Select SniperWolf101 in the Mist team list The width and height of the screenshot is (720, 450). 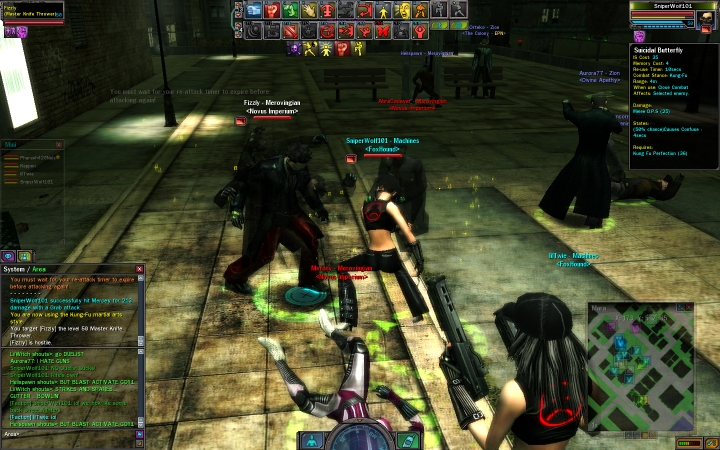click(34, 181)
